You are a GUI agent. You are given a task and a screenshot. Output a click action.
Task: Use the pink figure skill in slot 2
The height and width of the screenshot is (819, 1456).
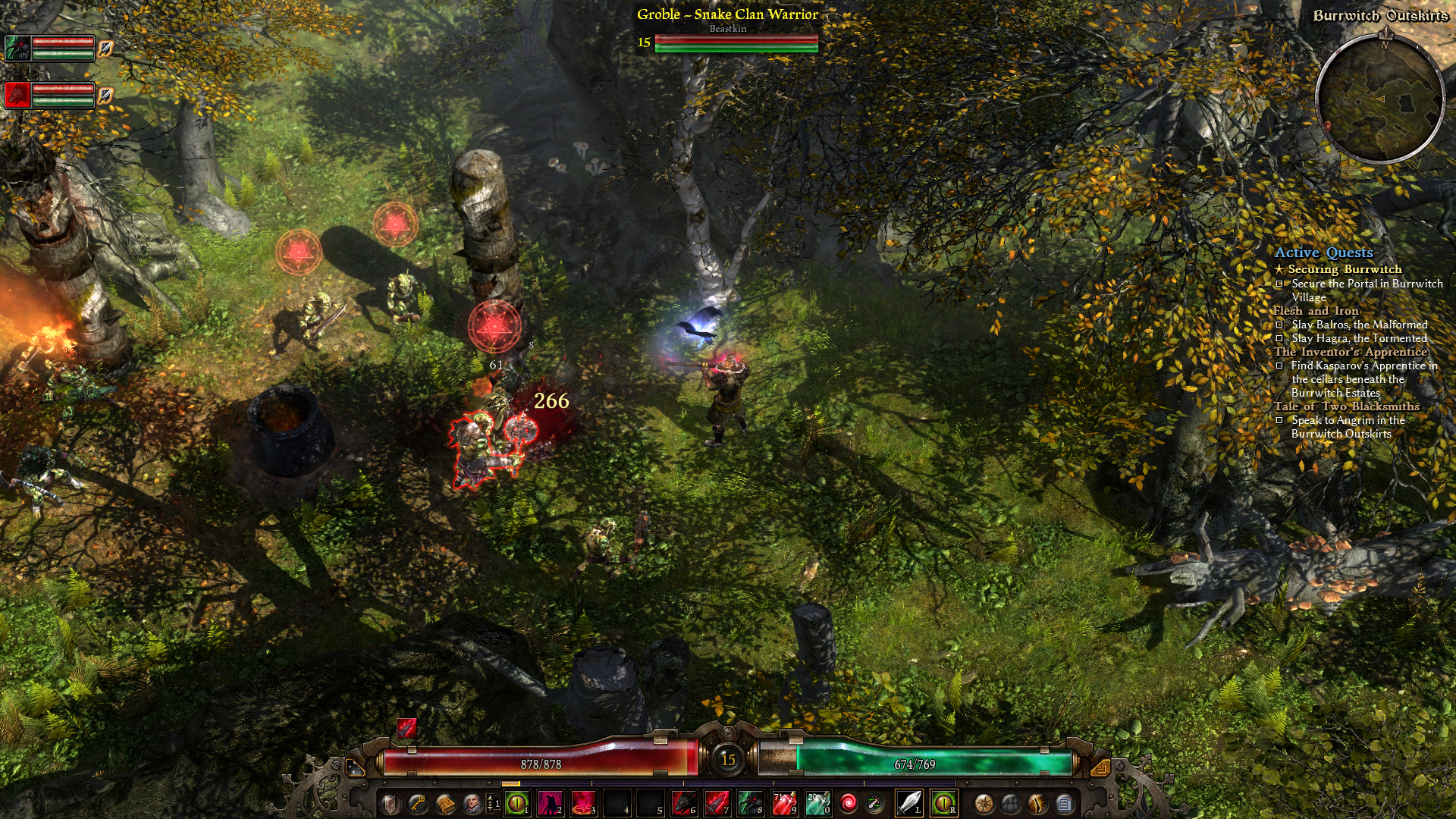click(x=550, y=803)
